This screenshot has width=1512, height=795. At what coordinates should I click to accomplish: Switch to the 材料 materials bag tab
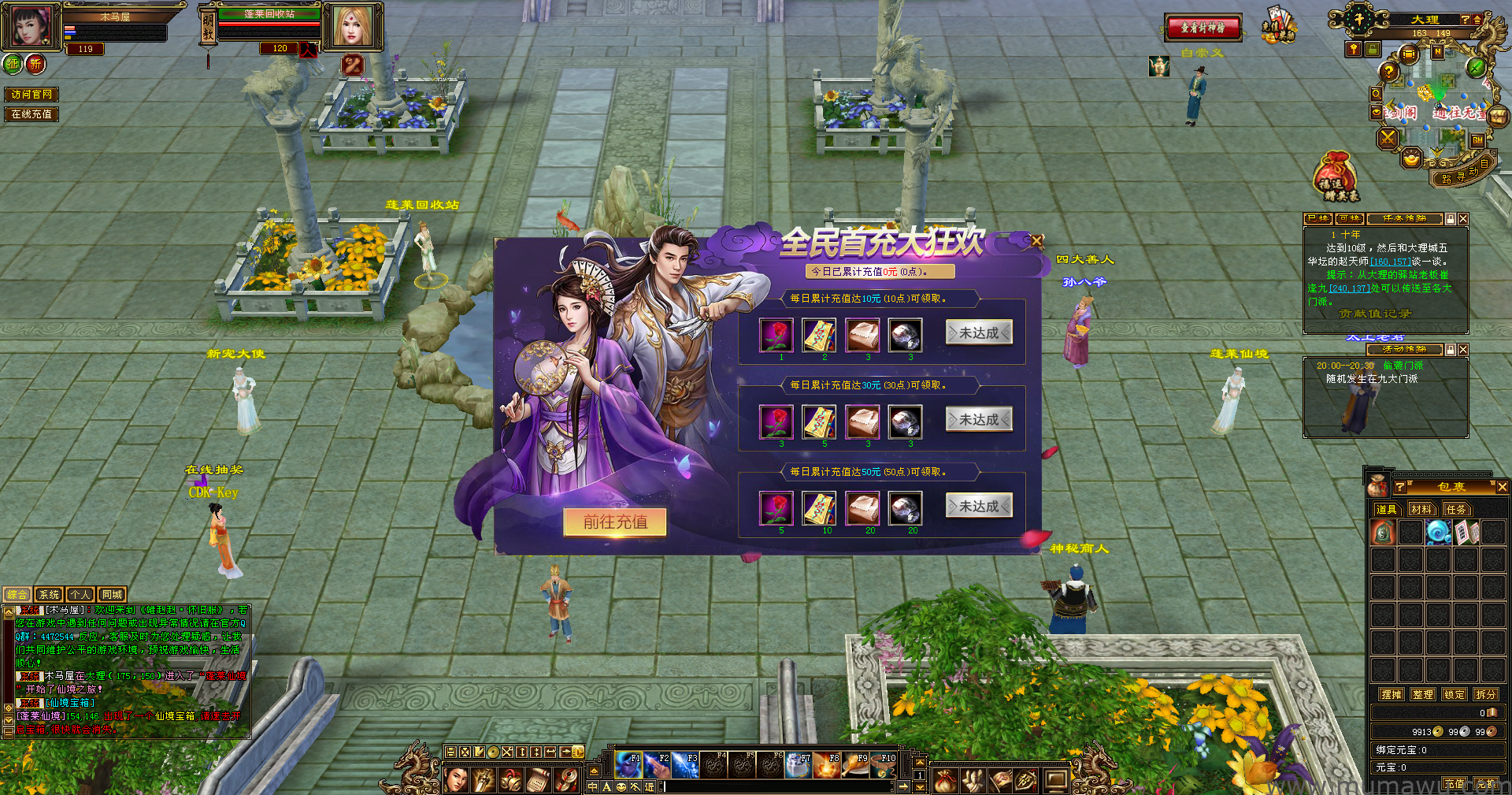1421,510
